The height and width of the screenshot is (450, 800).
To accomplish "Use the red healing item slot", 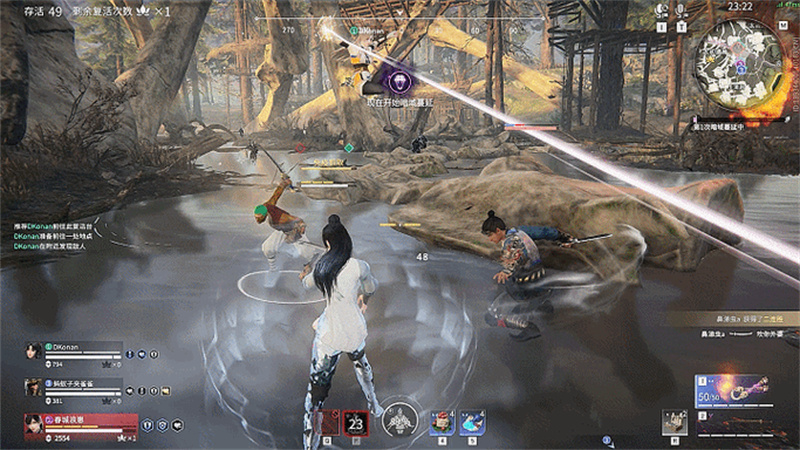I will coord(442,423).
